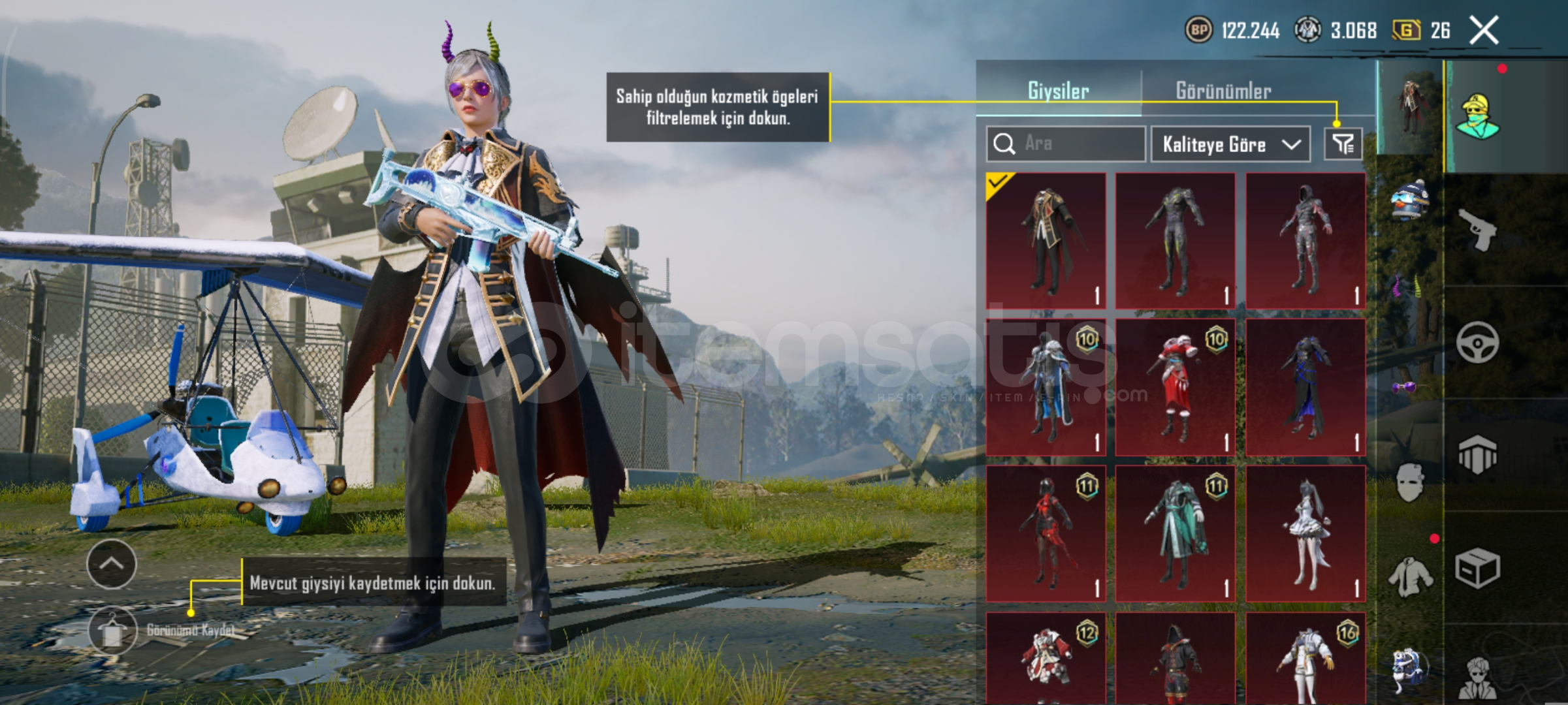Toggle the owned cosmetics filter icon
The height and width of the screenshot is (705, 1568).
click(x=1343, y=144)
